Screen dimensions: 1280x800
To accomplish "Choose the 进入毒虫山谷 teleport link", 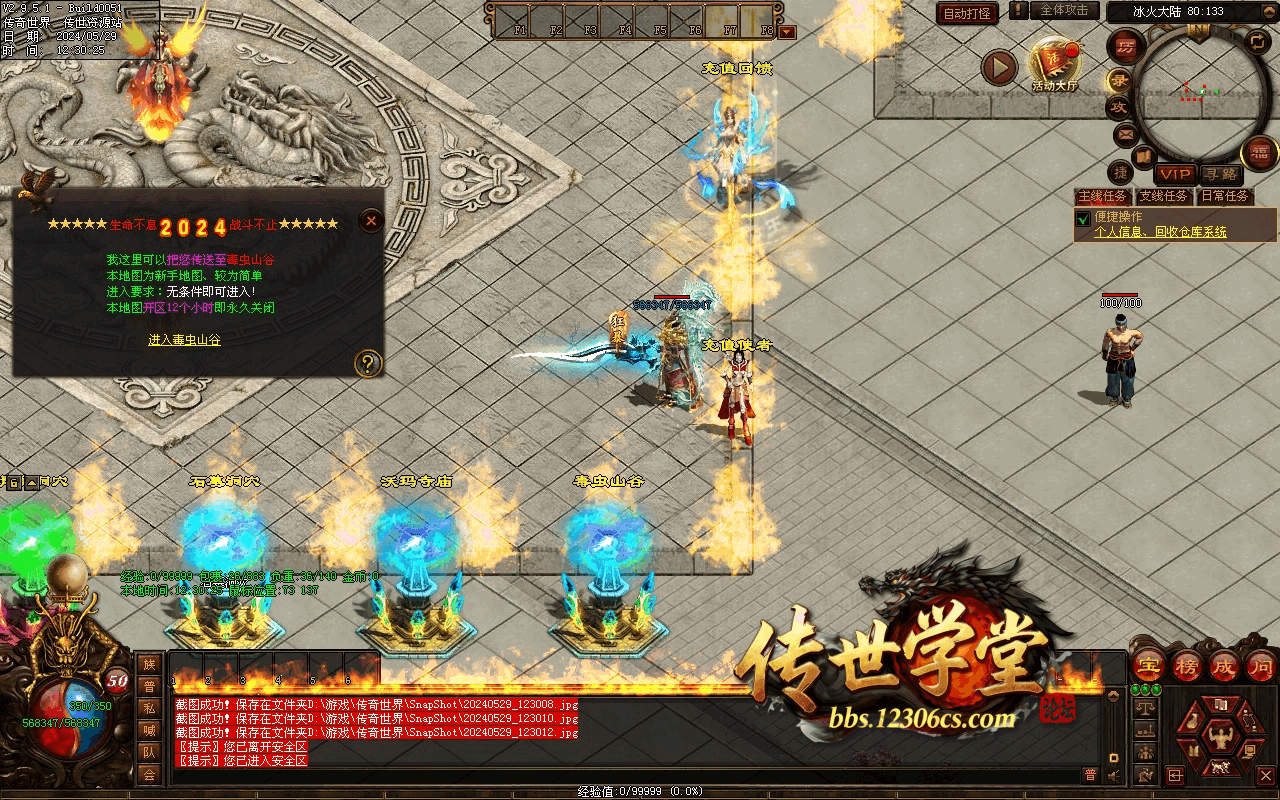I will pyautogui.click(x=184, y=340).
